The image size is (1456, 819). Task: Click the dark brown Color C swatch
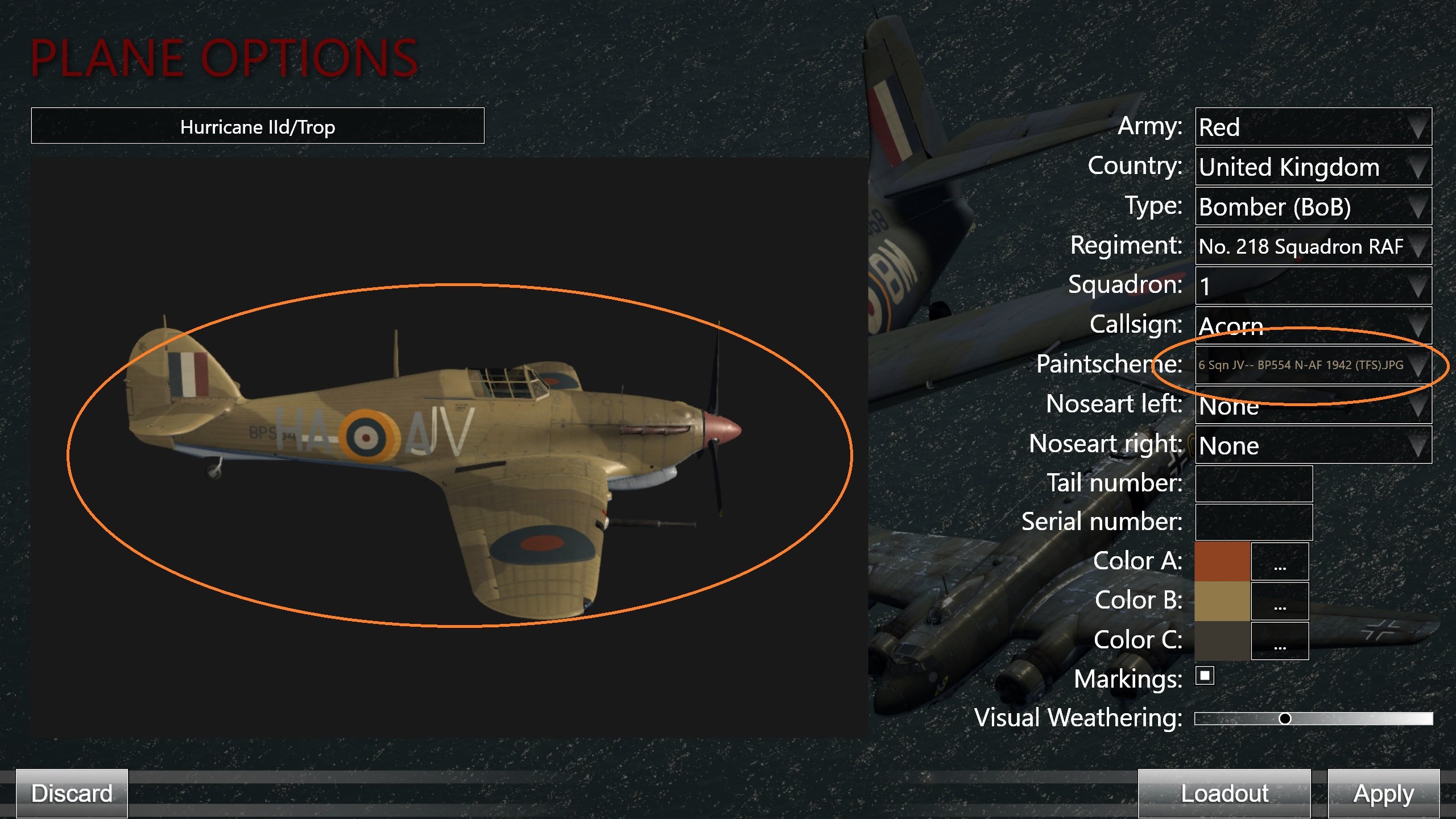pyautogui.click(x=1222, y=640)
